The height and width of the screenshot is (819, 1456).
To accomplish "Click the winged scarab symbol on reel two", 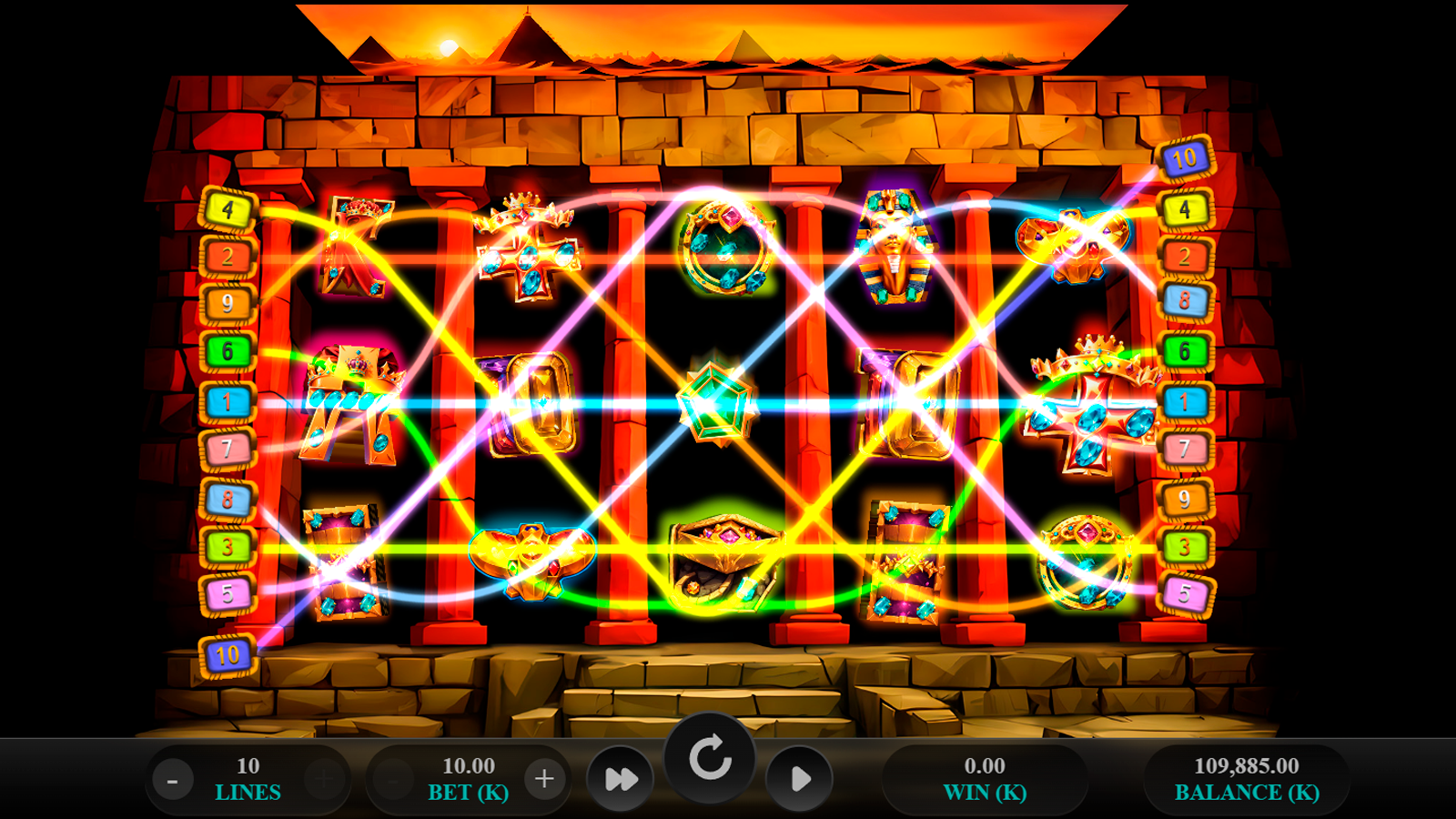I will point(532,560).
